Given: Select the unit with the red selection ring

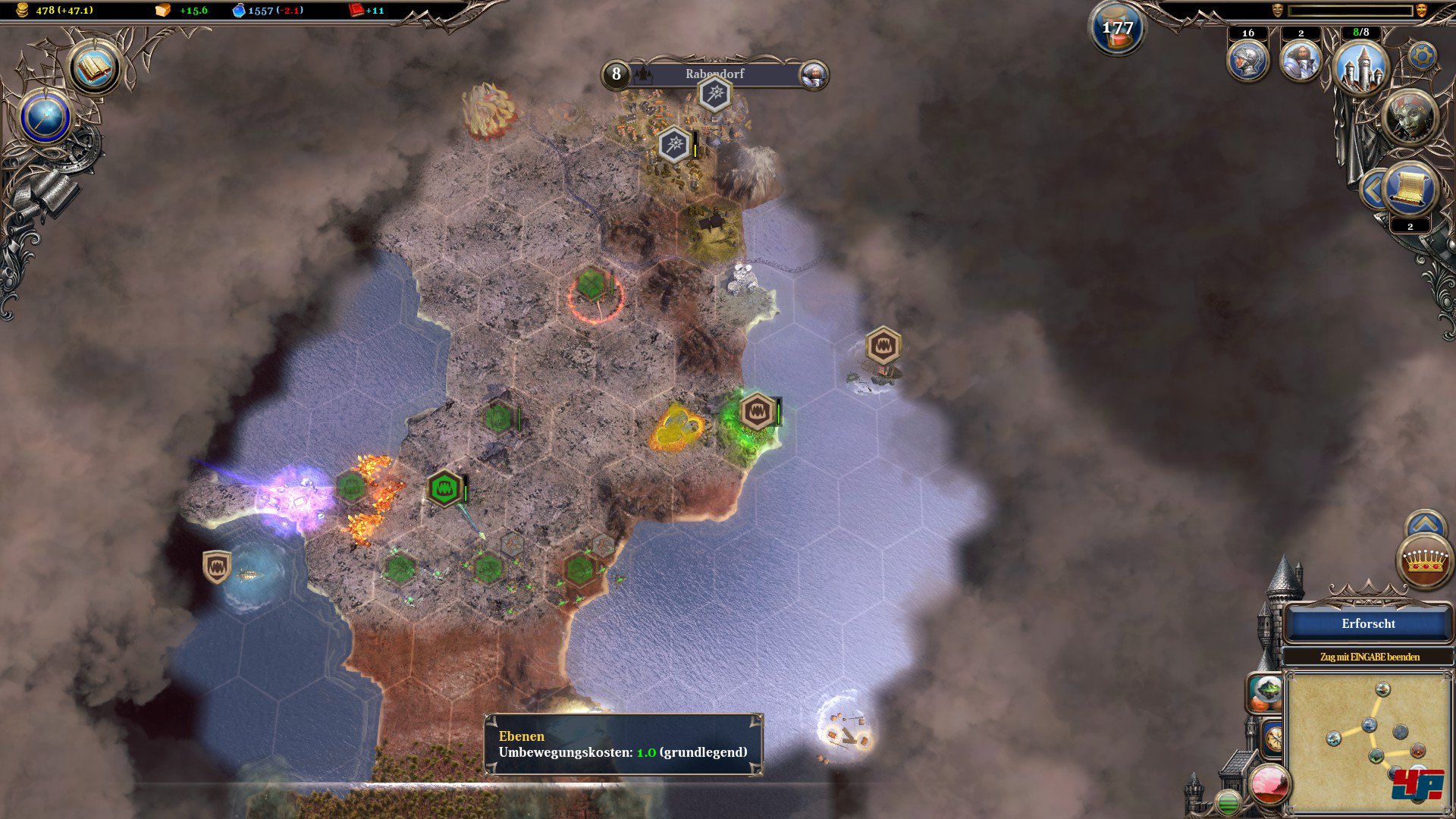Looking at the screenshot, I should (592, 287).
